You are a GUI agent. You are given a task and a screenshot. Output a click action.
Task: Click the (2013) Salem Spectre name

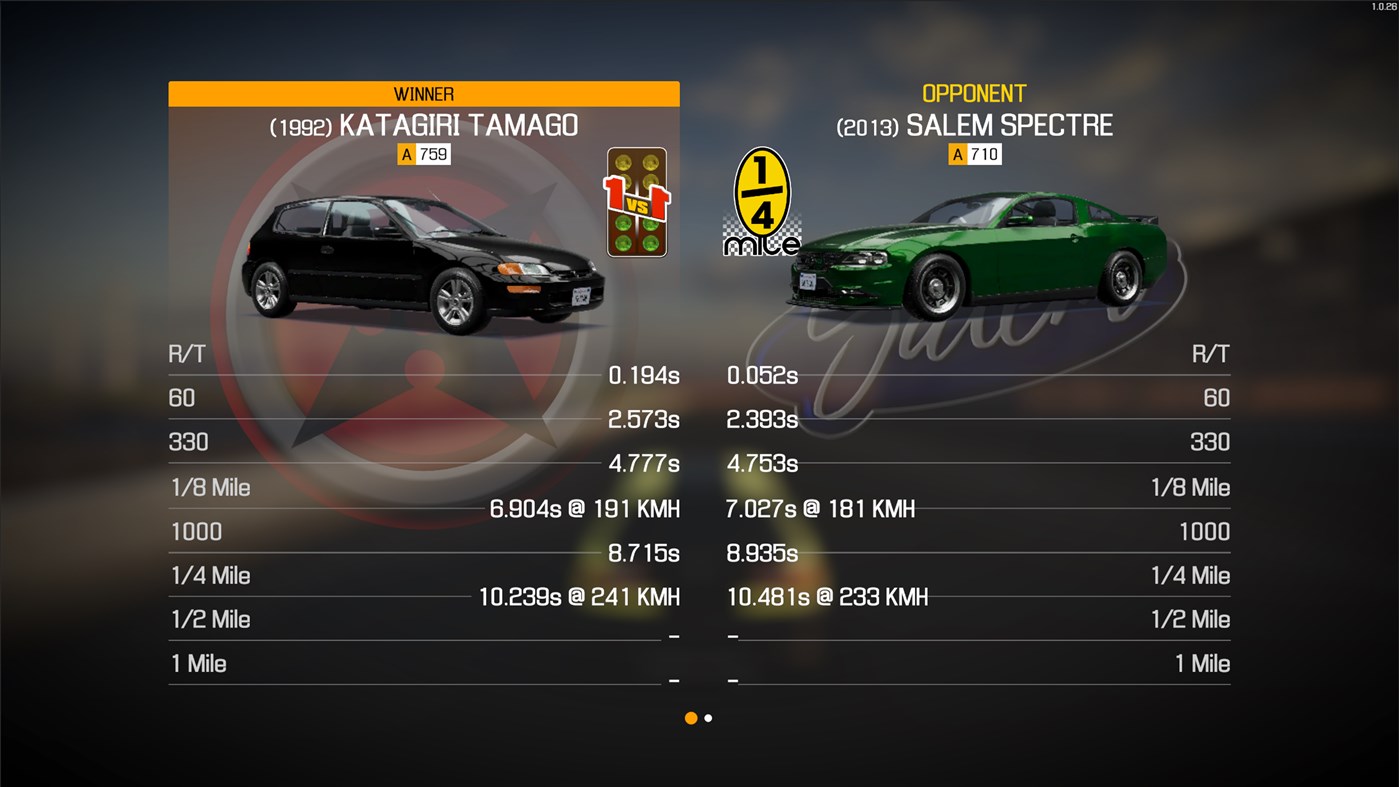(974, 125)
